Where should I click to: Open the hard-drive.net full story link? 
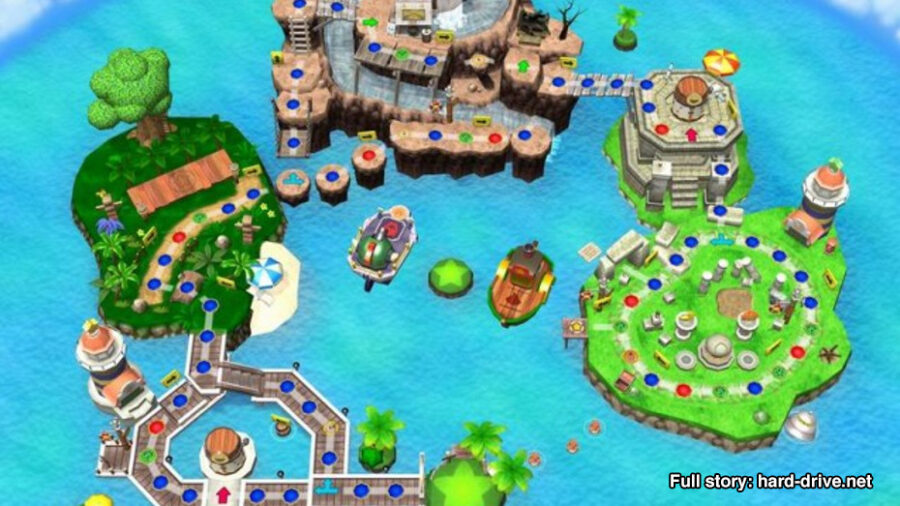(770, 481)
